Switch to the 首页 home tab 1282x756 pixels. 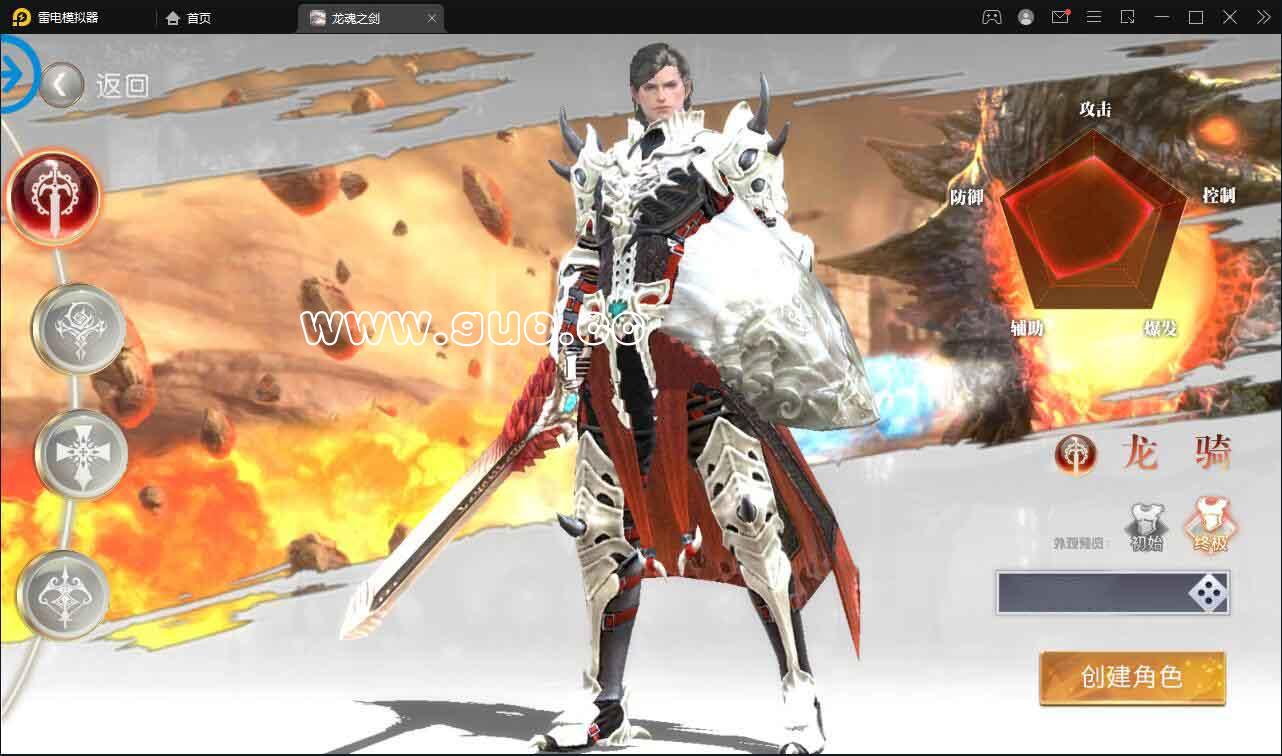[x=189, y=18]
